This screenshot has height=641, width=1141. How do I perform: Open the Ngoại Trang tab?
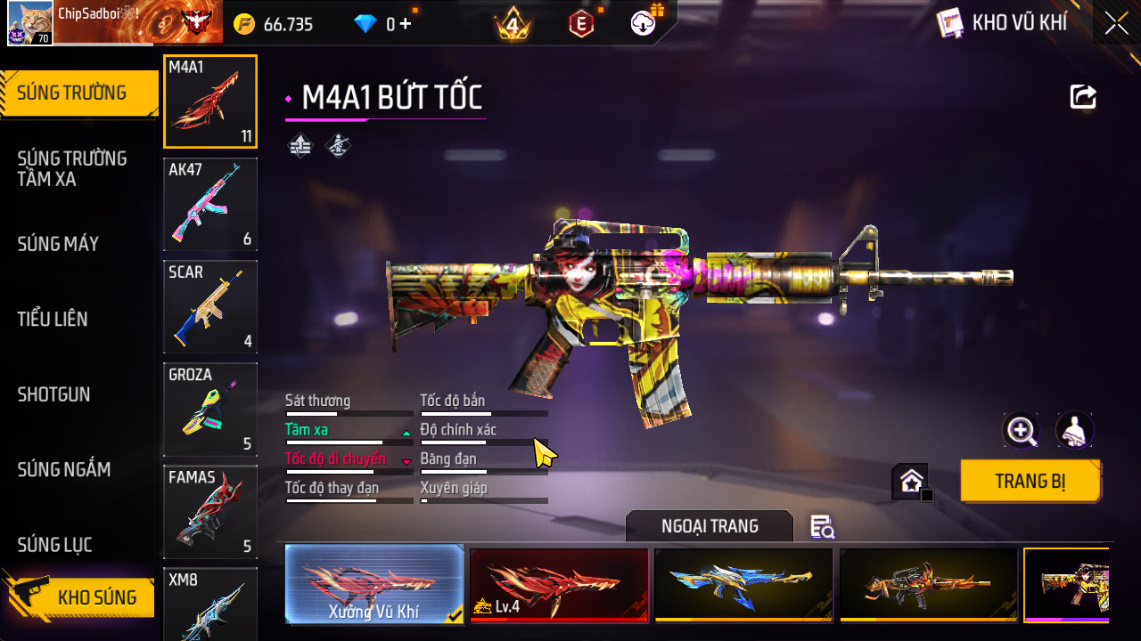[709, 526]
